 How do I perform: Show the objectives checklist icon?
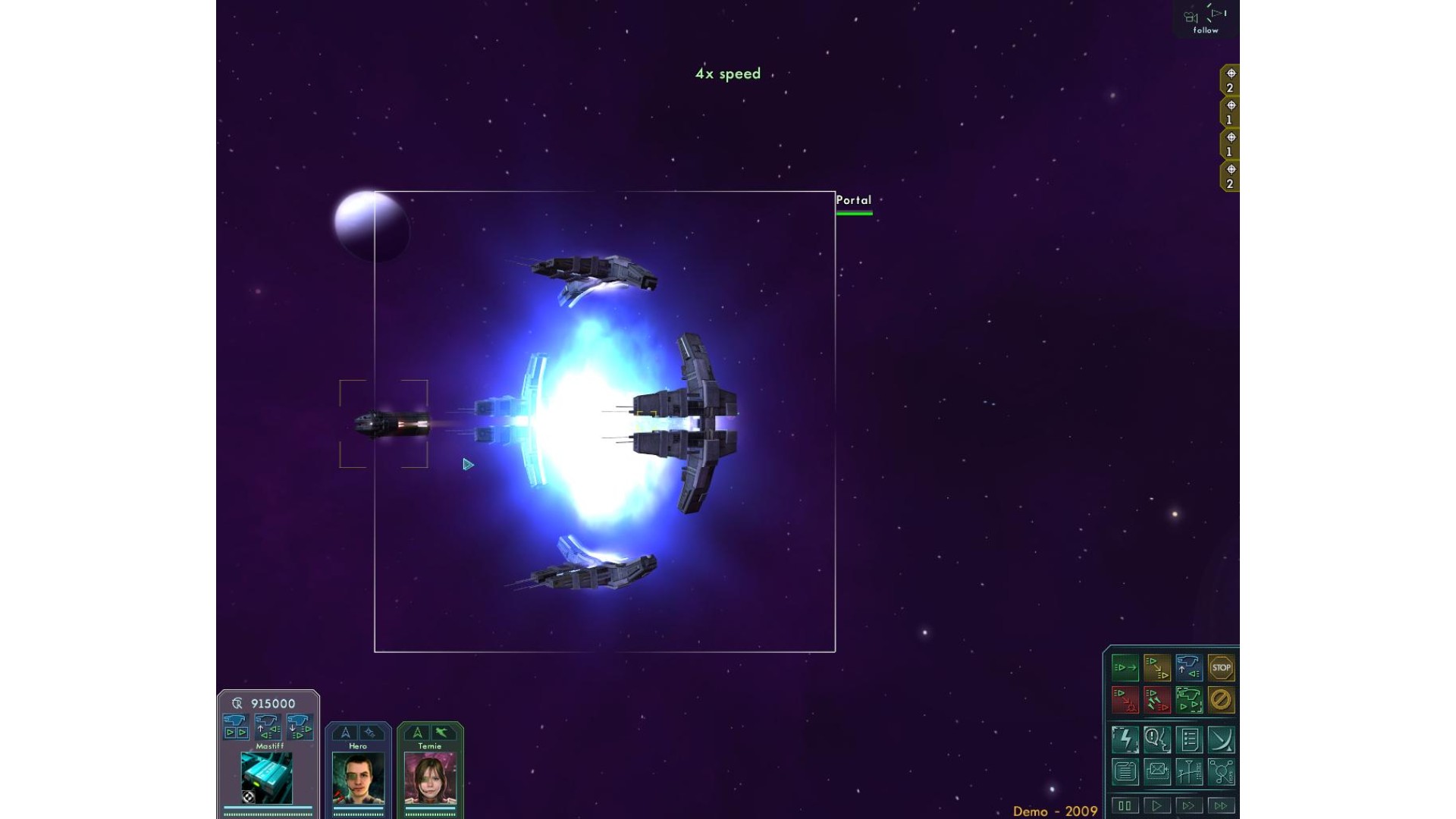pyautogui.click(x=1188, y=739)
